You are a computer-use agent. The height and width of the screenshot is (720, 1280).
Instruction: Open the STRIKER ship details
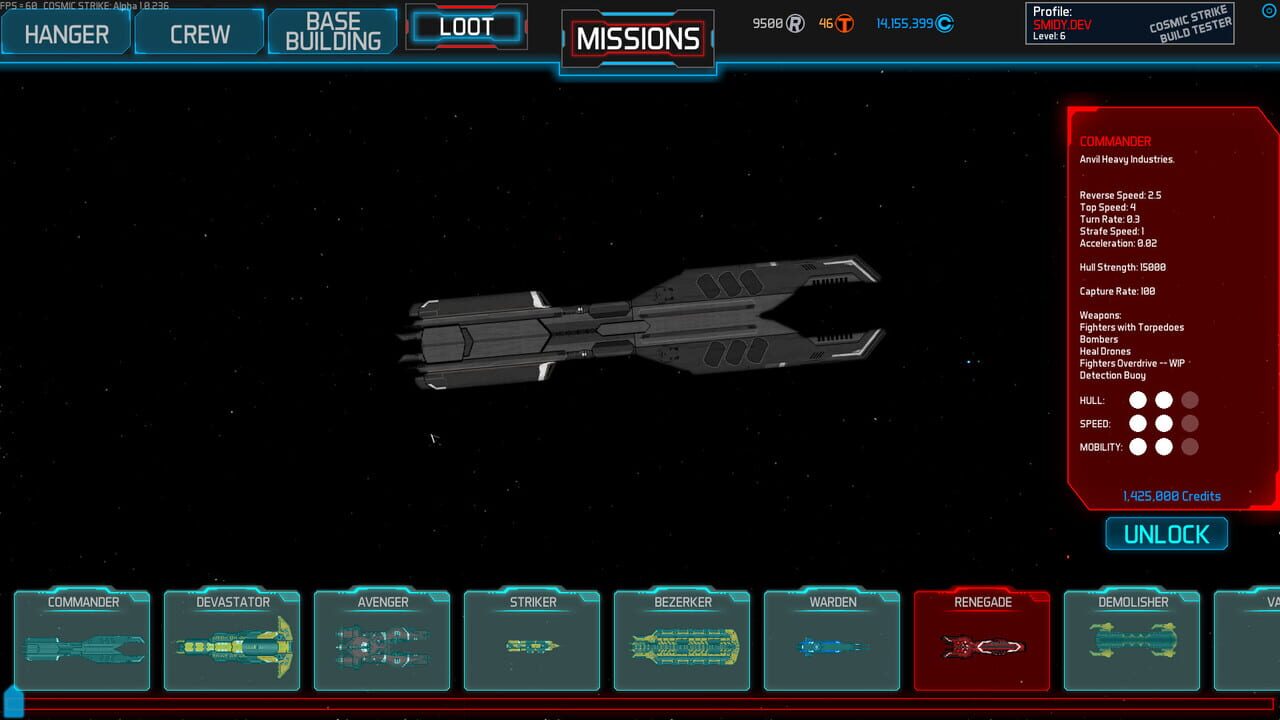[532, 648]
